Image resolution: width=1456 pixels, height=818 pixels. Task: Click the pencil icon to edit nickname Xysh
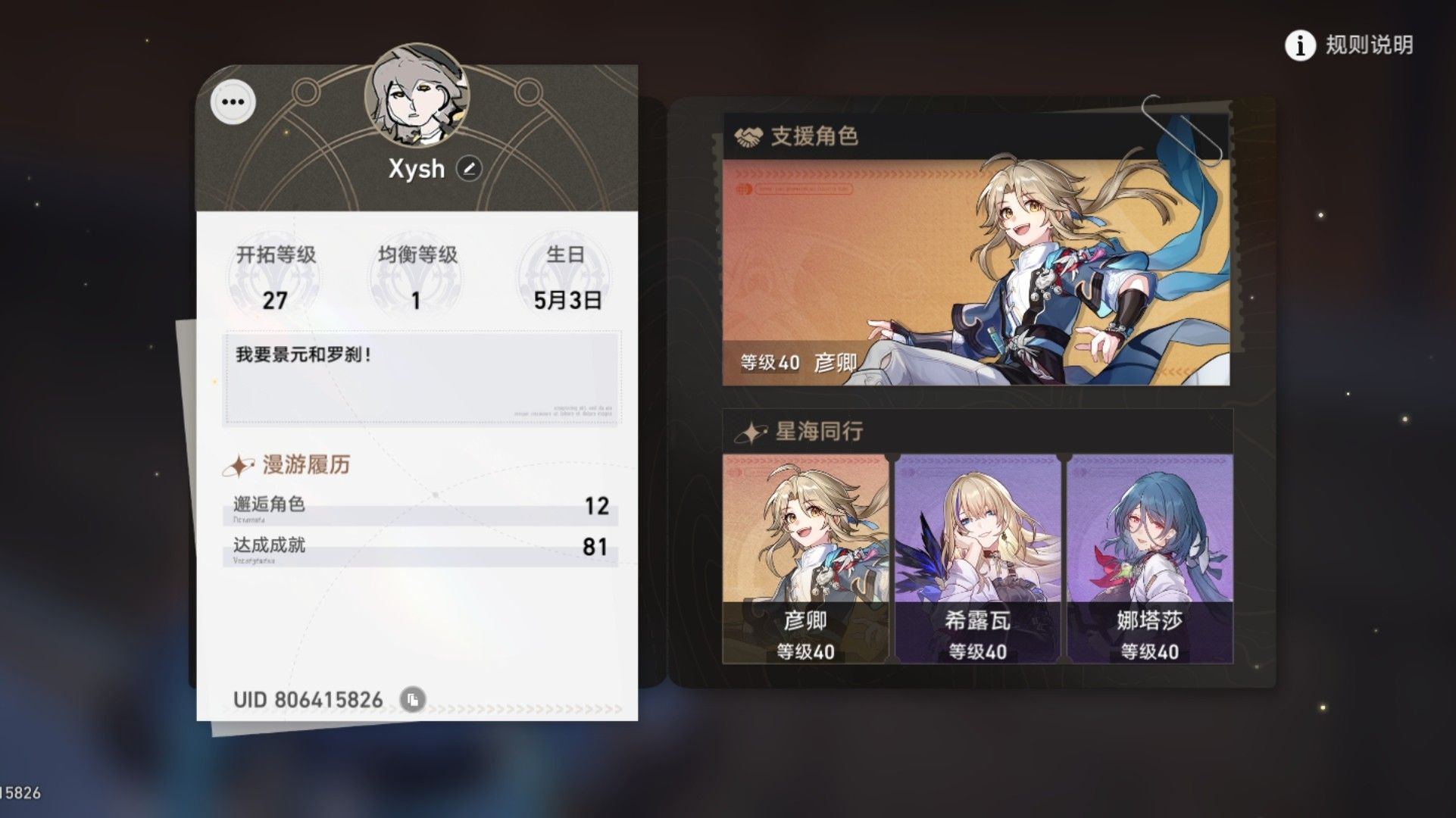(470, 169)
